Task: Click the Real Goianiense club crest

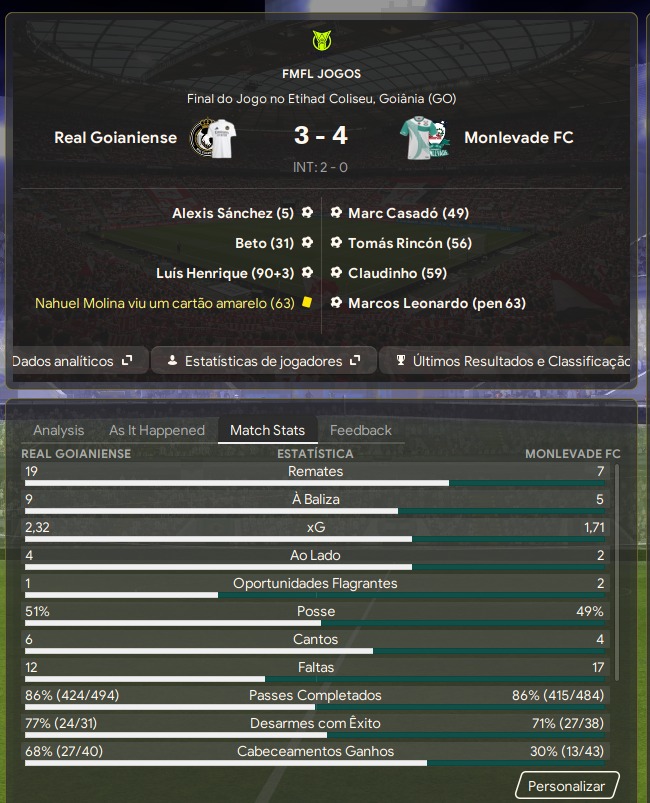Action: click(x=212, y=138)
